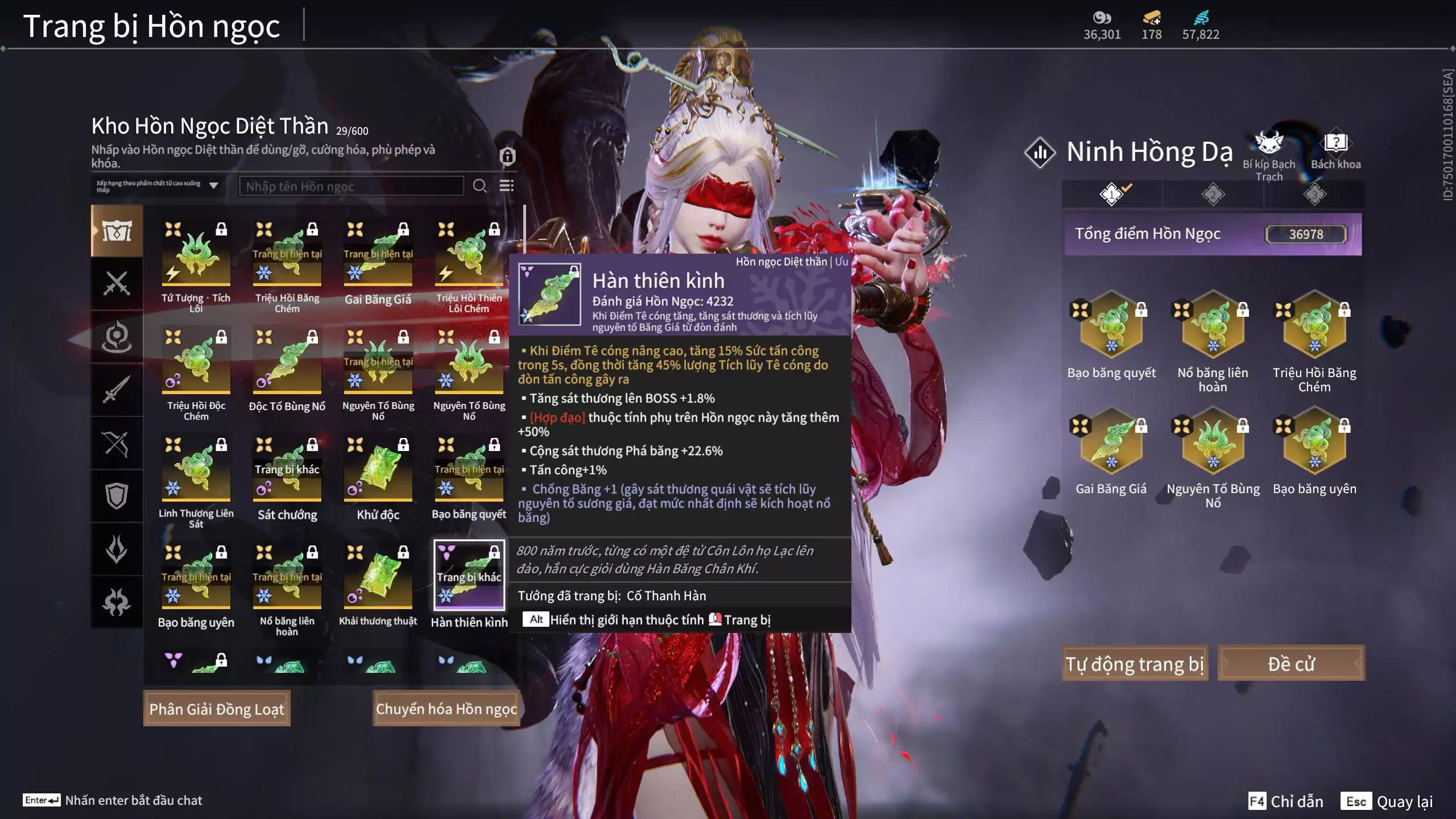1456x819 pixels.
Task: Select the crossed swords category filter
Action: coord(117,283)
